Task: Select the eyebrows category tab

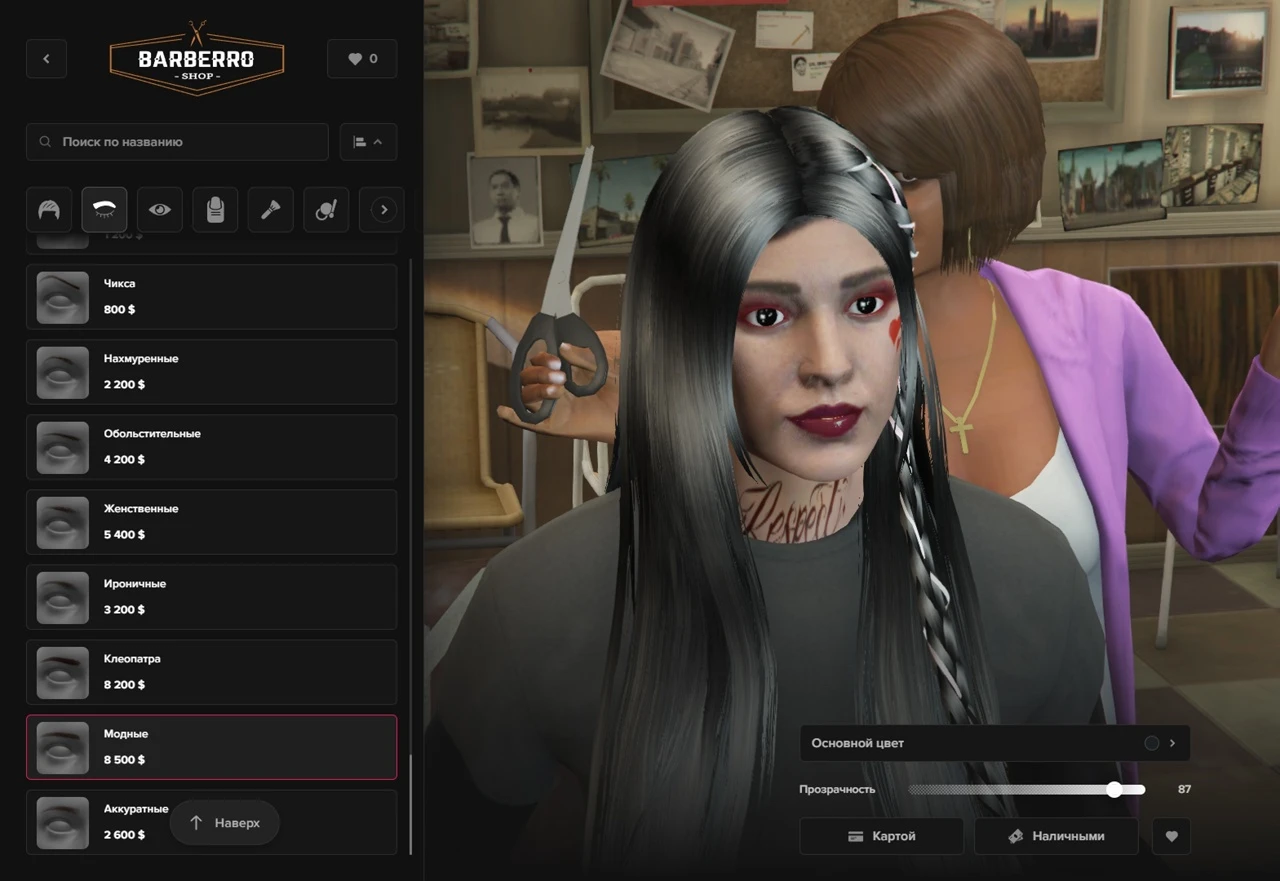Action: tap(104, 210)
